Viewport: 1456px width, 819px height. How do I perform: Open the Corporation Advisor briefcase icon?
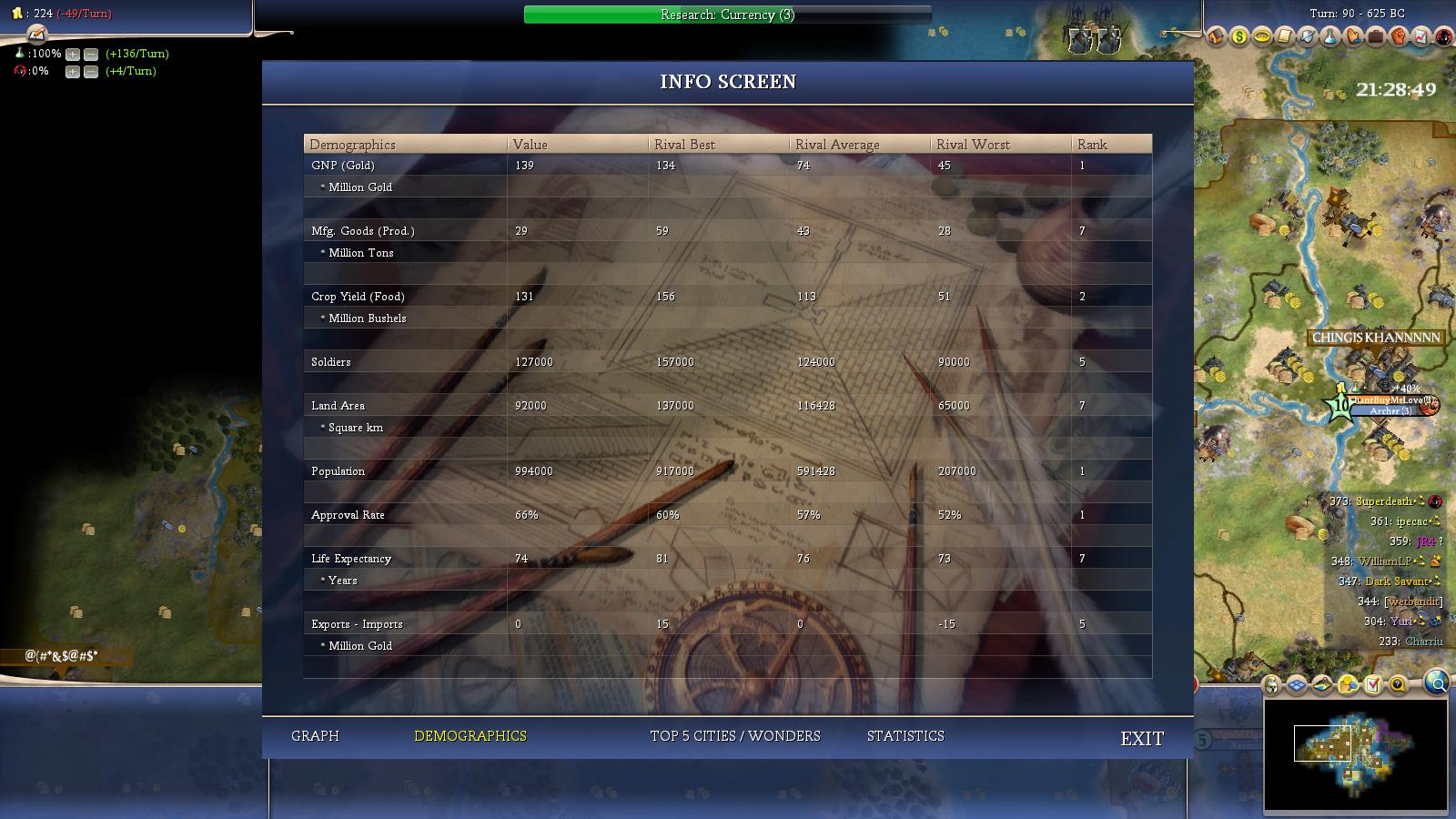tap(1376, 38)
